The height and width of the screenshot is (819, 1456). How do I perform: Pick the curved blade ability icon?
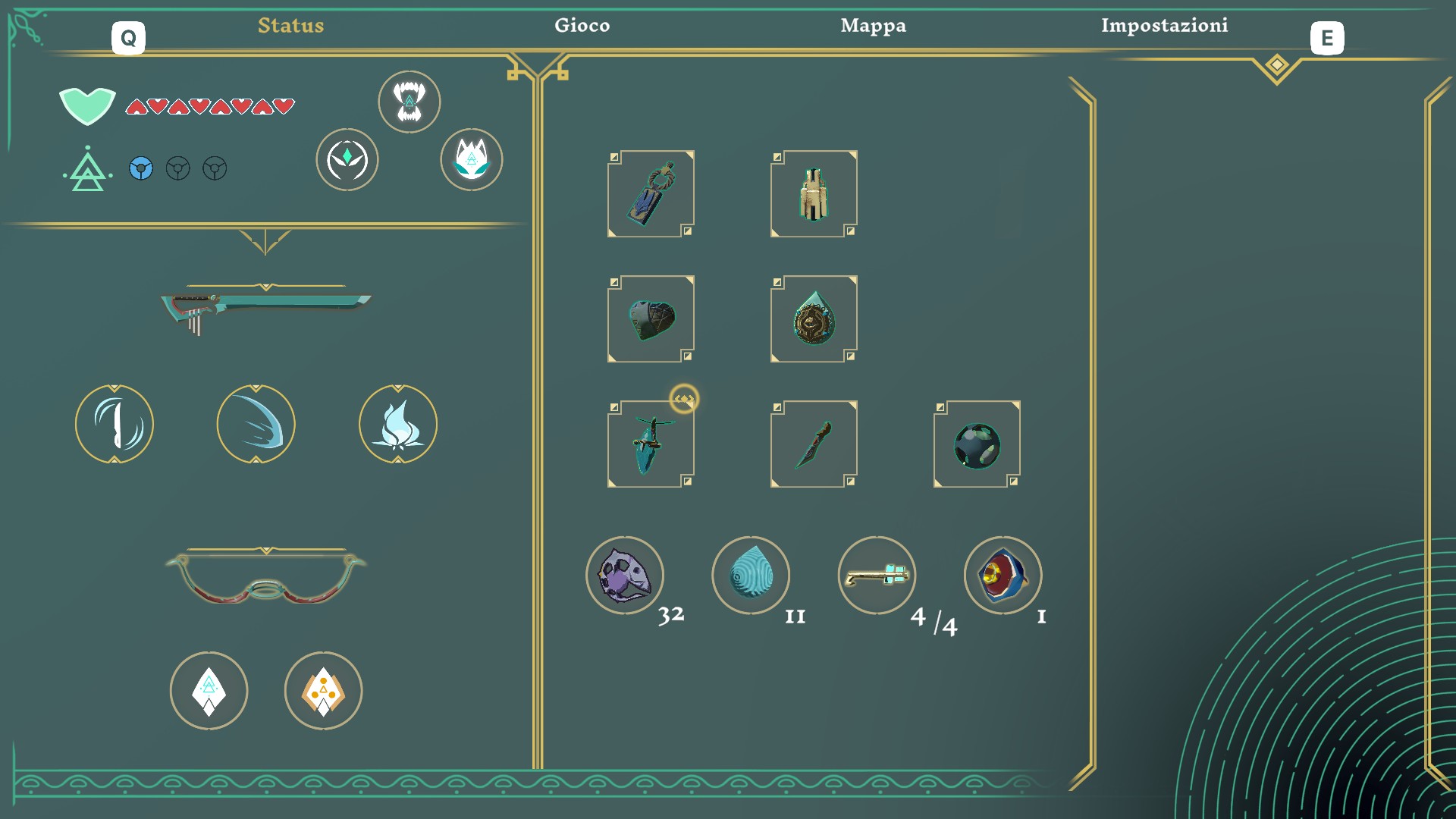click(115, 424)
